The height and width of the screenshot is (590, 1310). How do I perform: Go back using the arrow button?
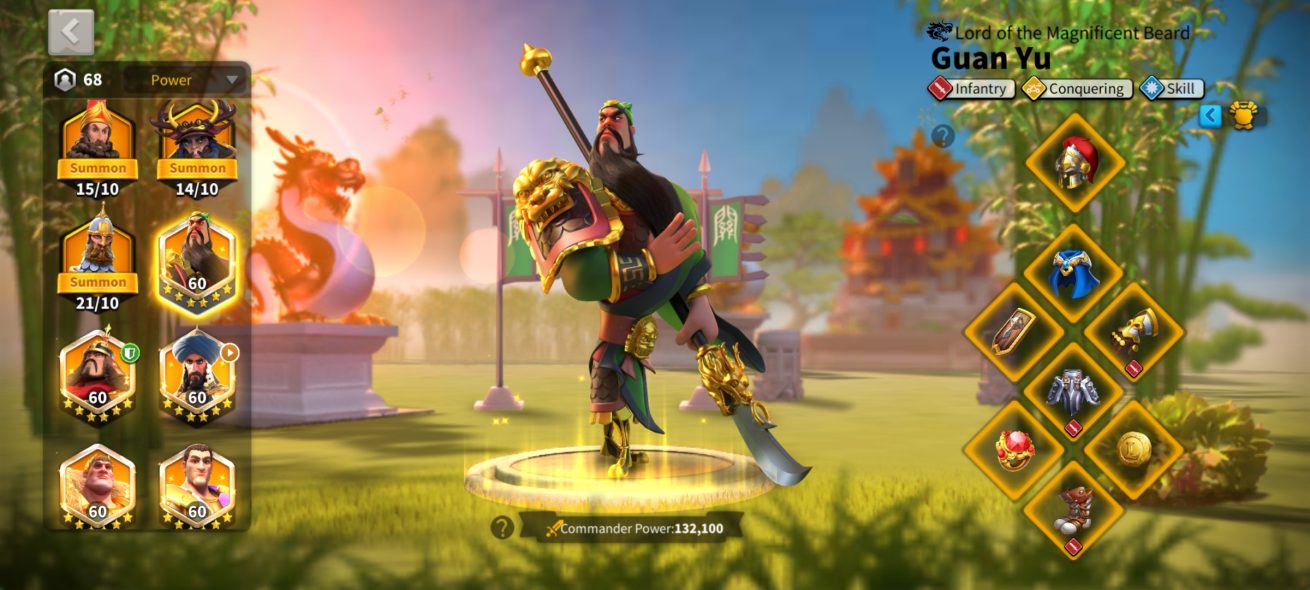[71, 32]
